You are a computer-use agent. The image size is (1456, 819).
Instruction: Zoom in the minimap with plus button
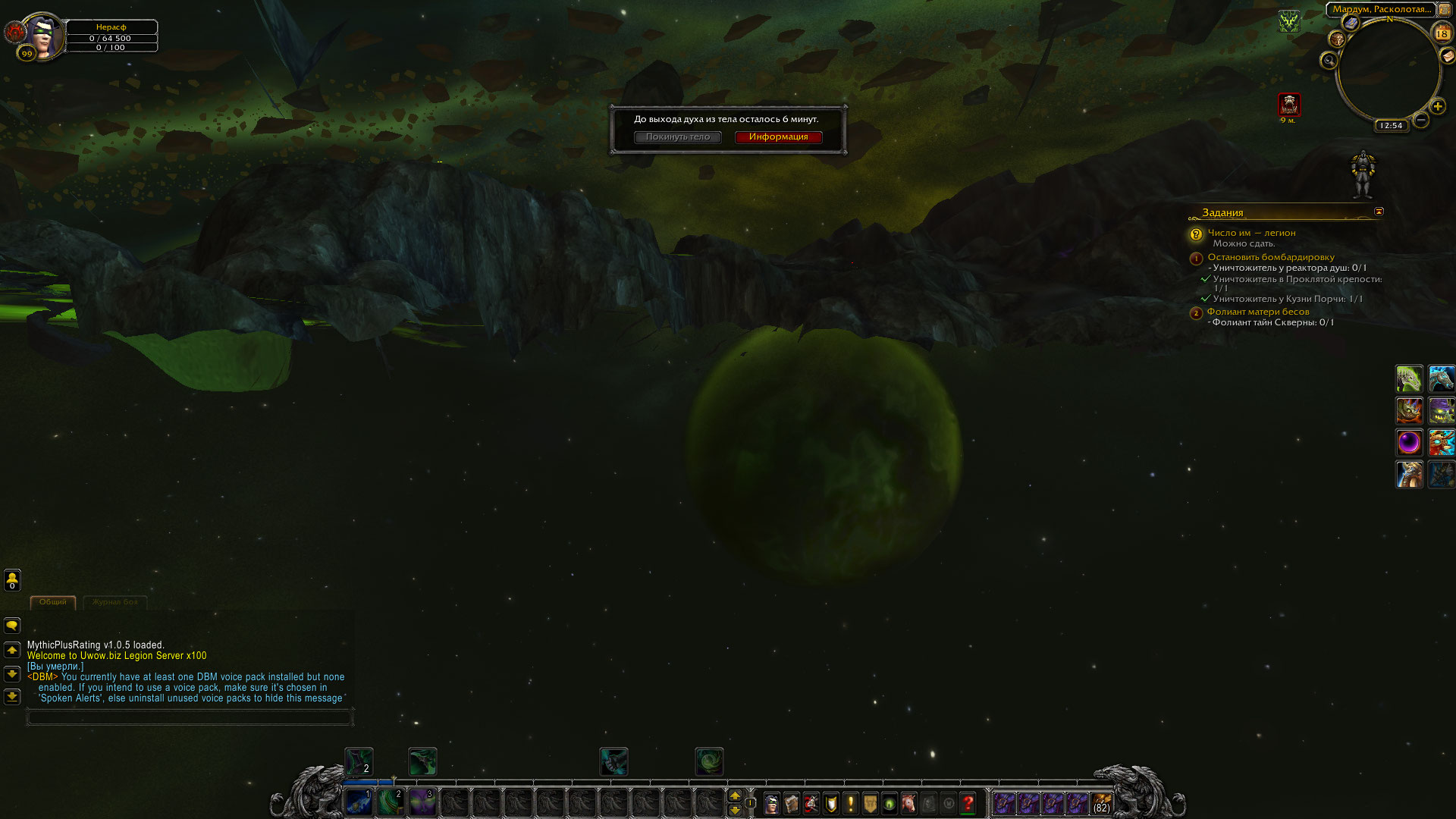1438,107
